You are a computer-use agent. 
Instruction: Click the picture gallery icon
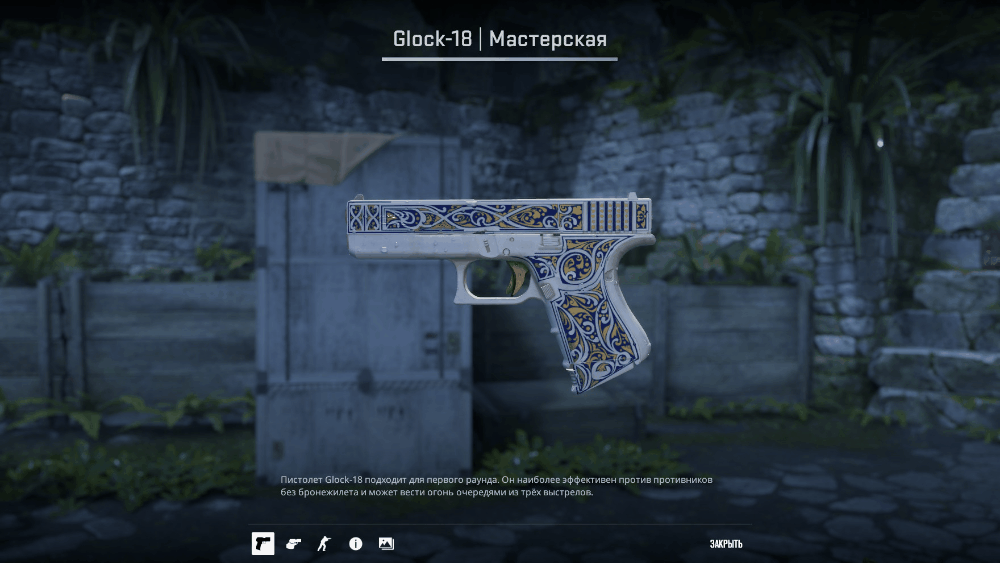tap(386, 544)
